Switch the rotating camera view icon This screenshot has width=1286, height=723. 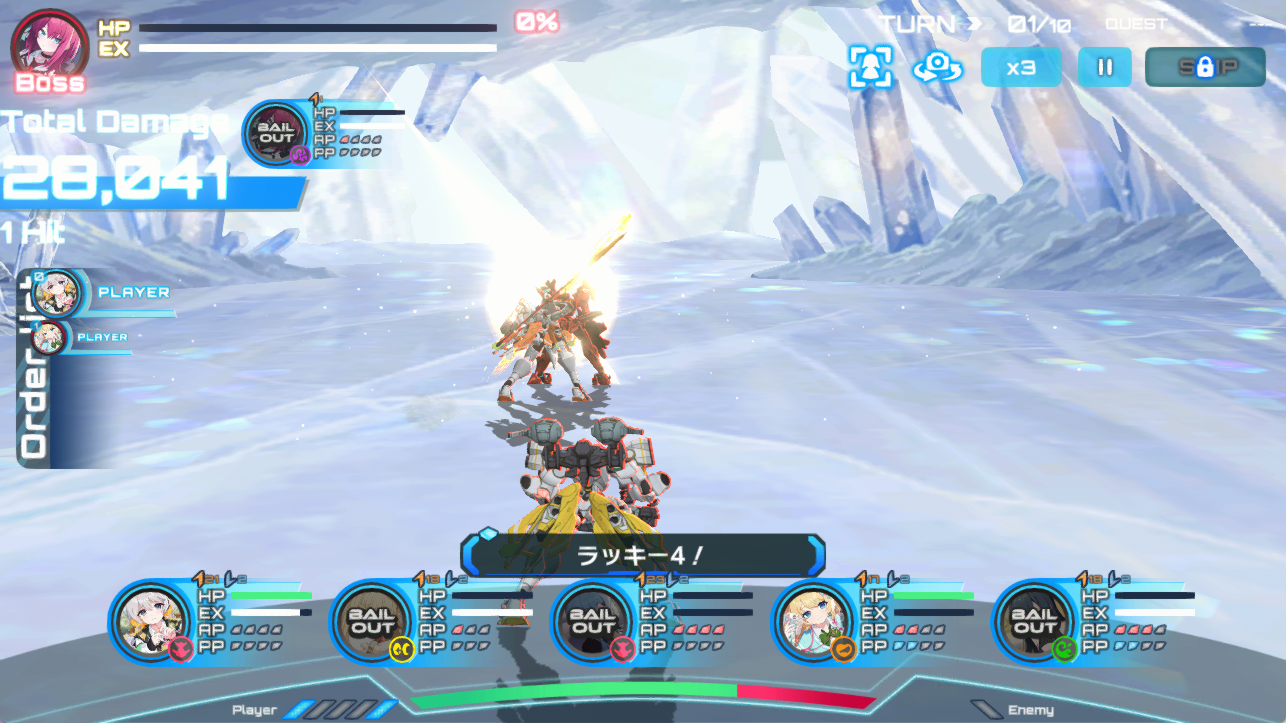(x=937, y=68)
